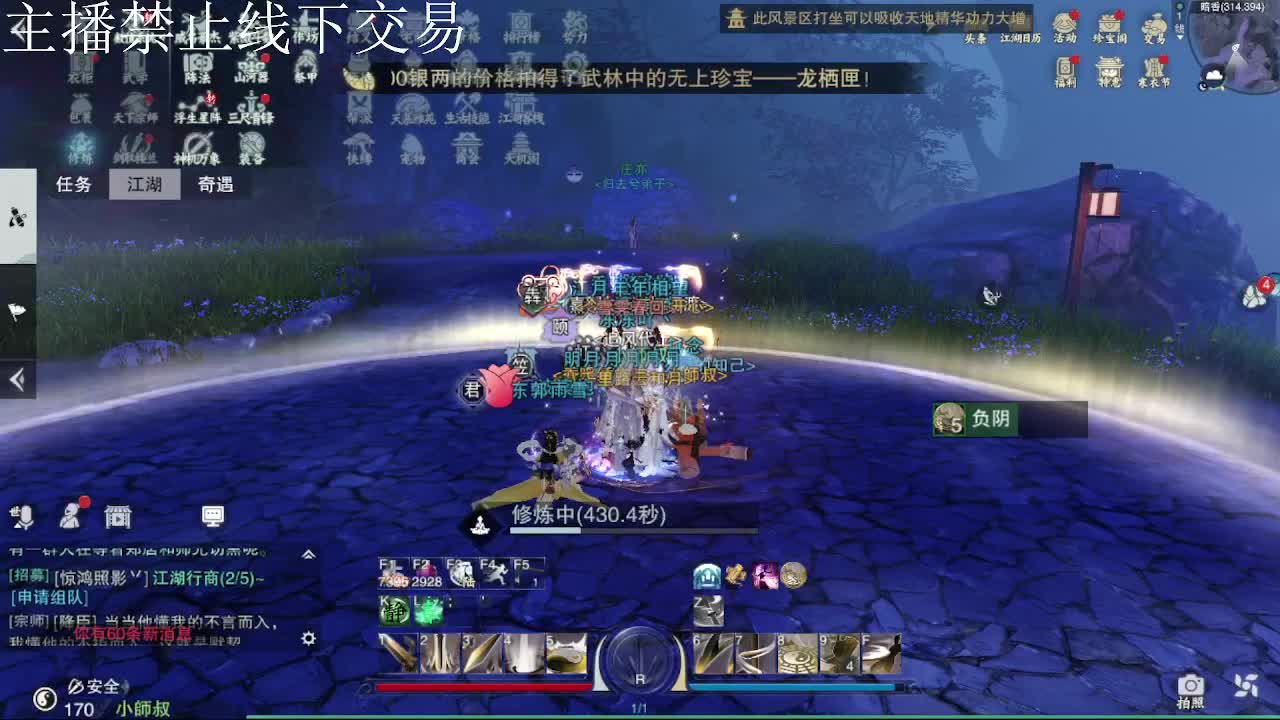Mute the voice microphone icon above chat
Viewport: 1280px width, 720px height.
[22, 517]
